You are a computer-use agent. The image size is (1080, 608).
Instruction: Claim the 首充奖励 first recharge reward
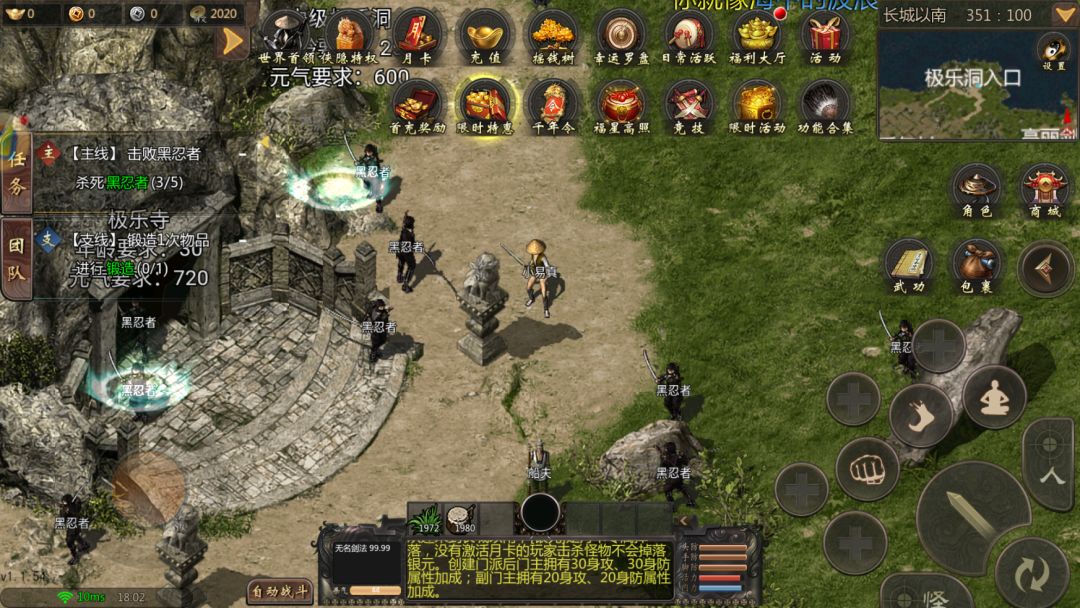click(x=417, y=104)
